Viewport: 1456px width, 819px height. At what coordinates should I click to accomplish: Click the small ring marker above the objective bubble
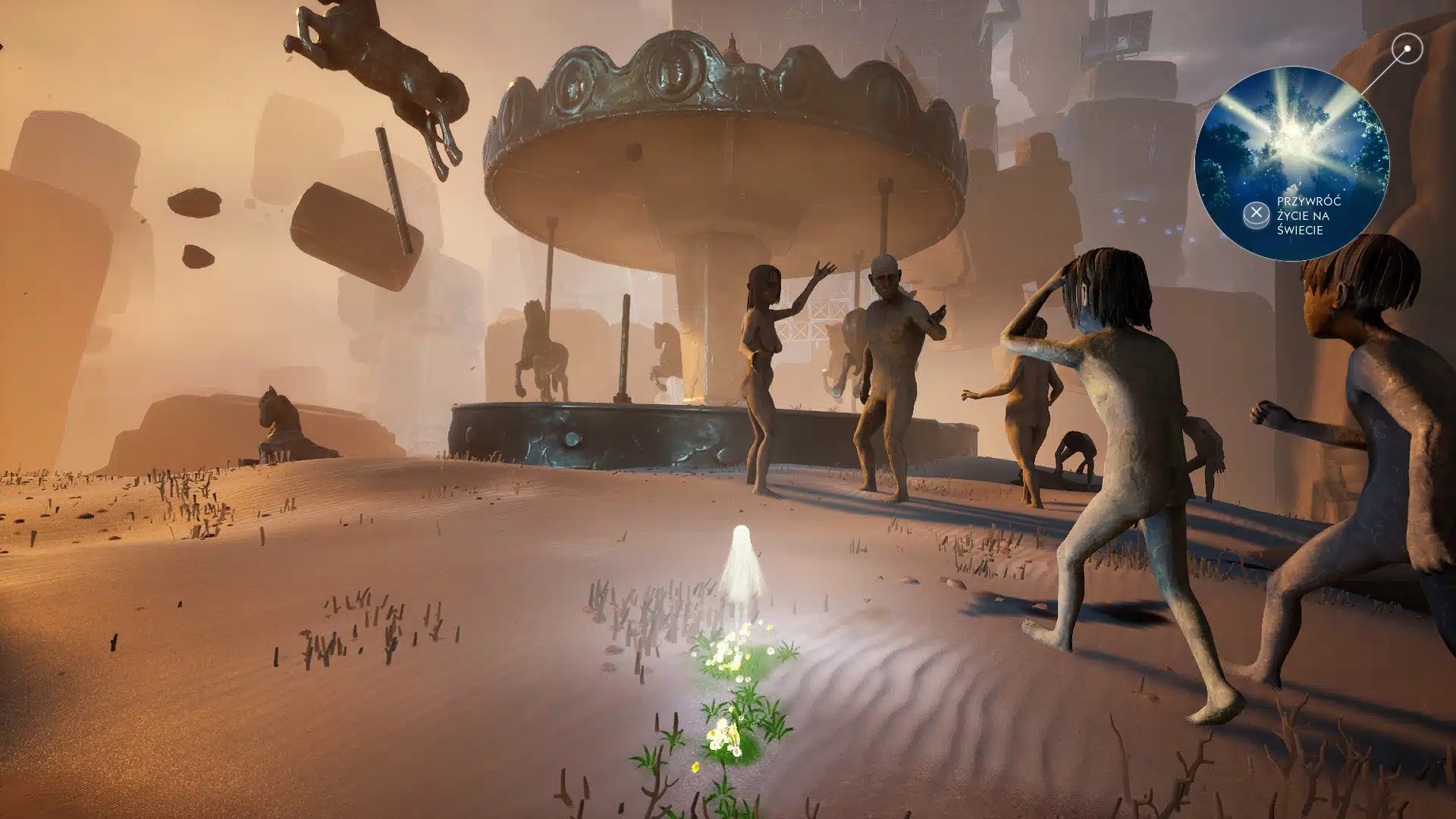click(1407, 49)
